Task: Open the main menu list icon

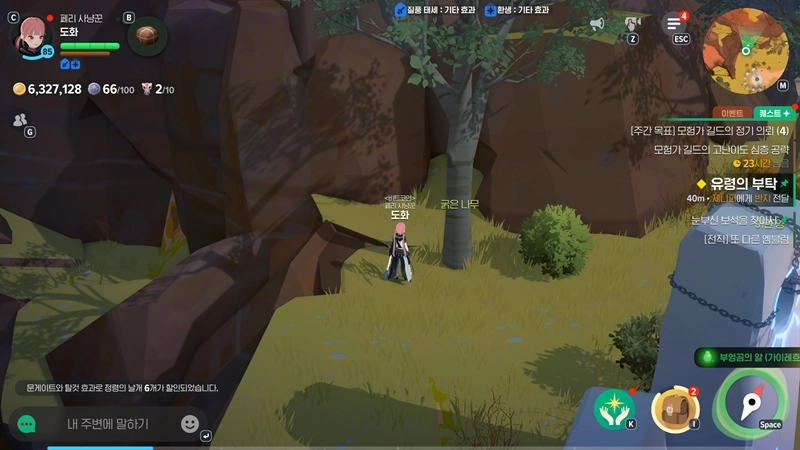Action: 675,24
